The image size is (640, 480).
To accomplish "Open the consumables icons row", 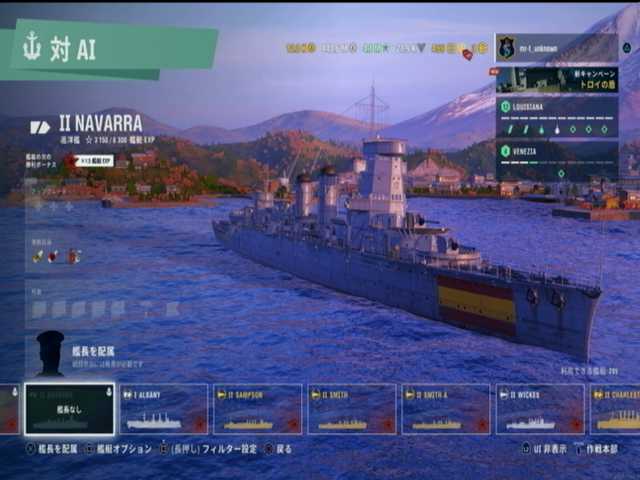I will 57,256.
